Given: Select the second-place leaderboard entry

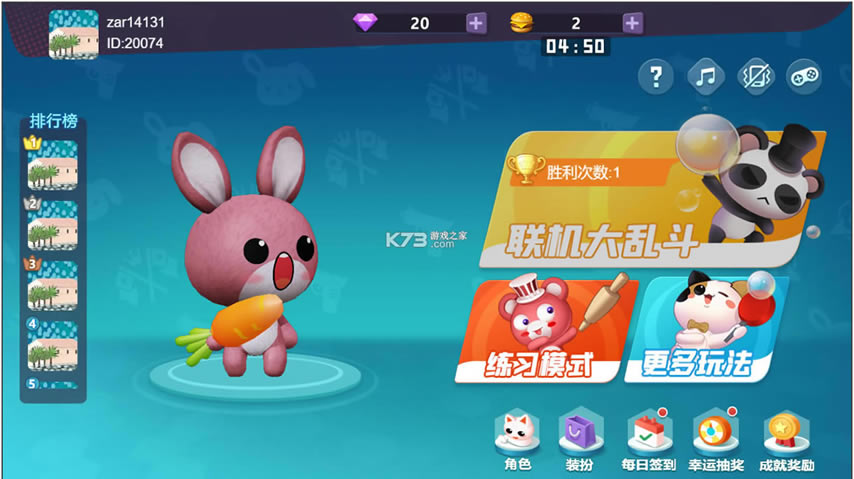Looking at the screenshot, I should pyautogui.click(x=53, y=225).
